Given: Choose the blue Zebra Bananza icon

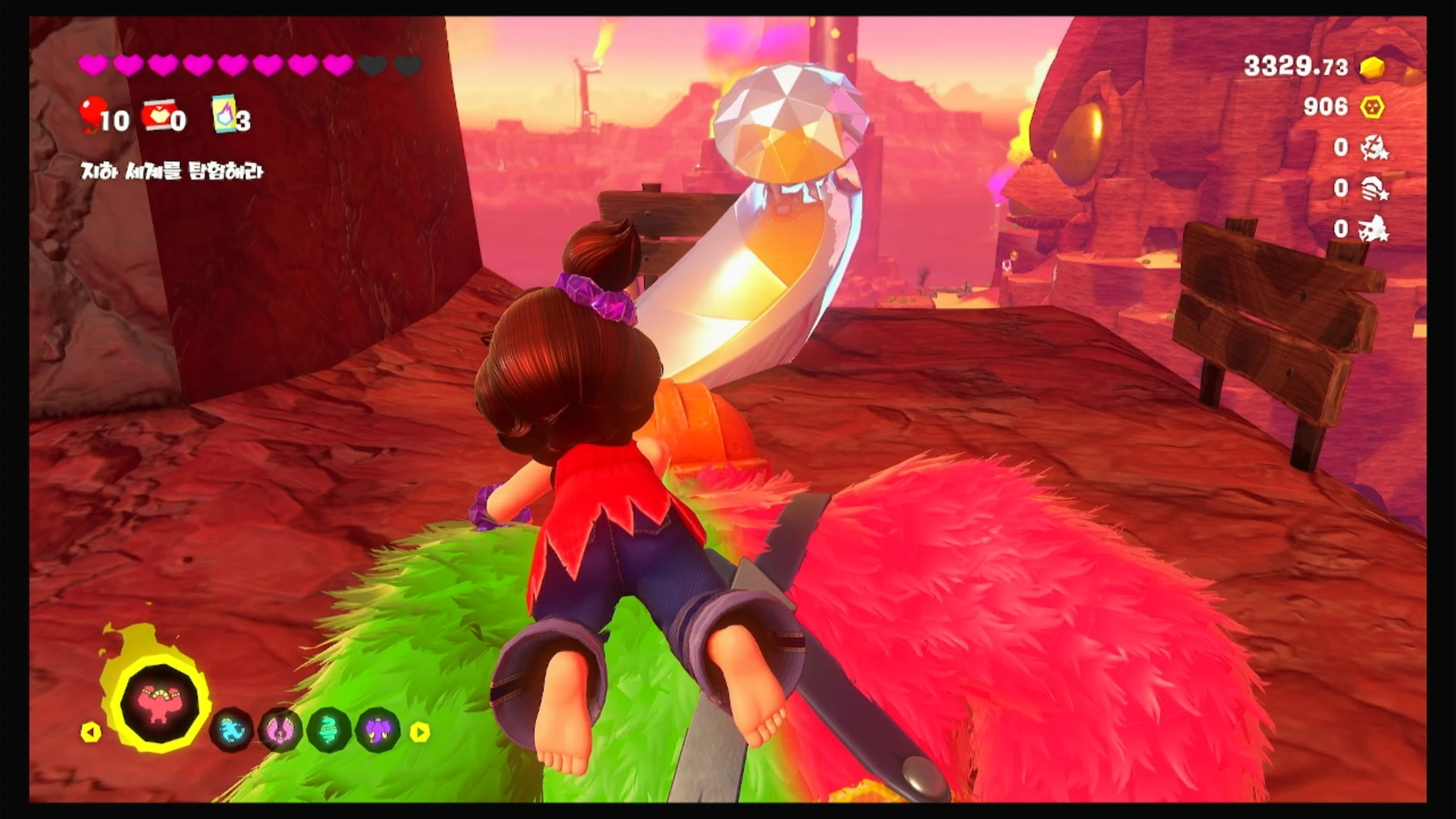Looking at the screenshot, I should point(231,730).
